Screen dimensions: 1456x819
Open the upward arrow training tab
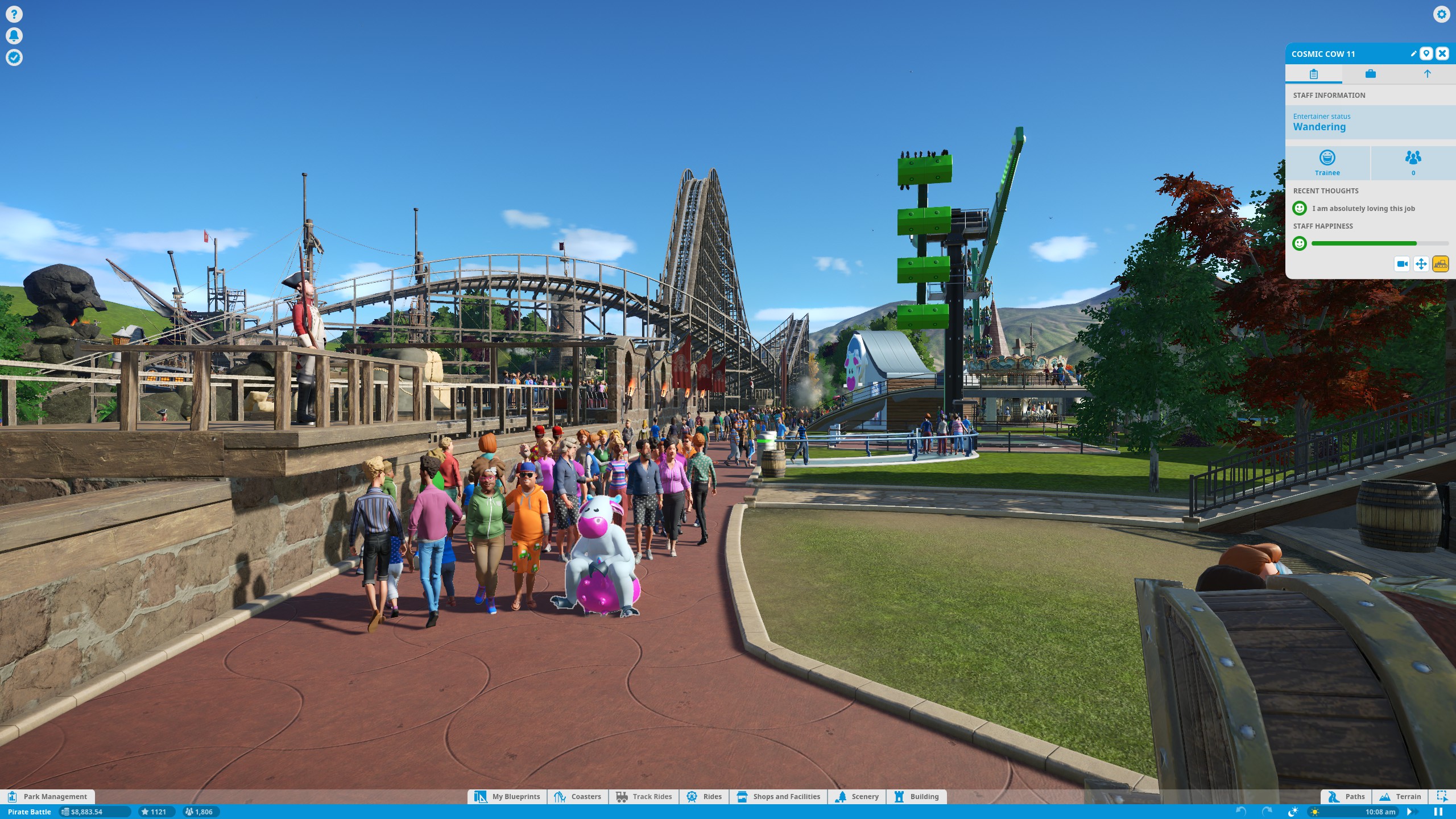pyautogui.click(x=1427, y=74)
